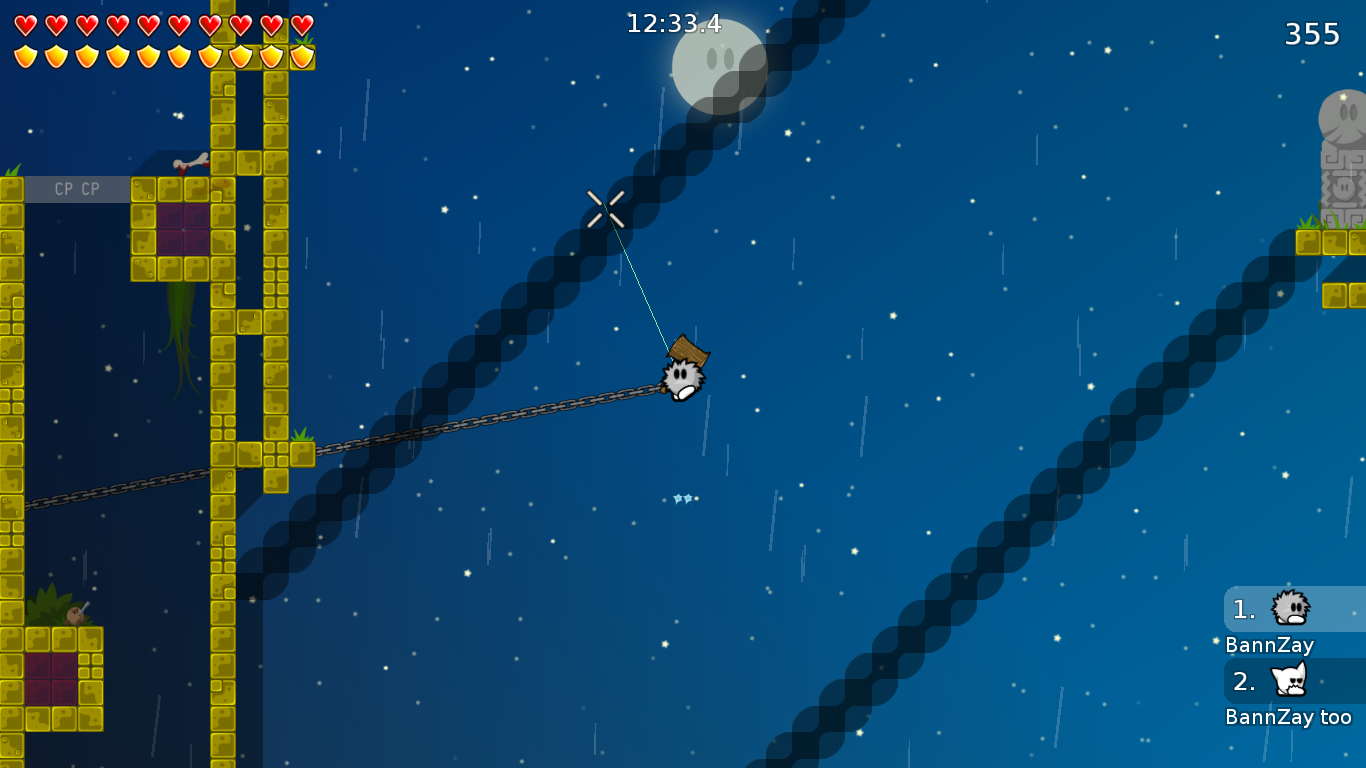Click the CP CP checkpoint label
1366x768 pixels.
pos(78,188)
